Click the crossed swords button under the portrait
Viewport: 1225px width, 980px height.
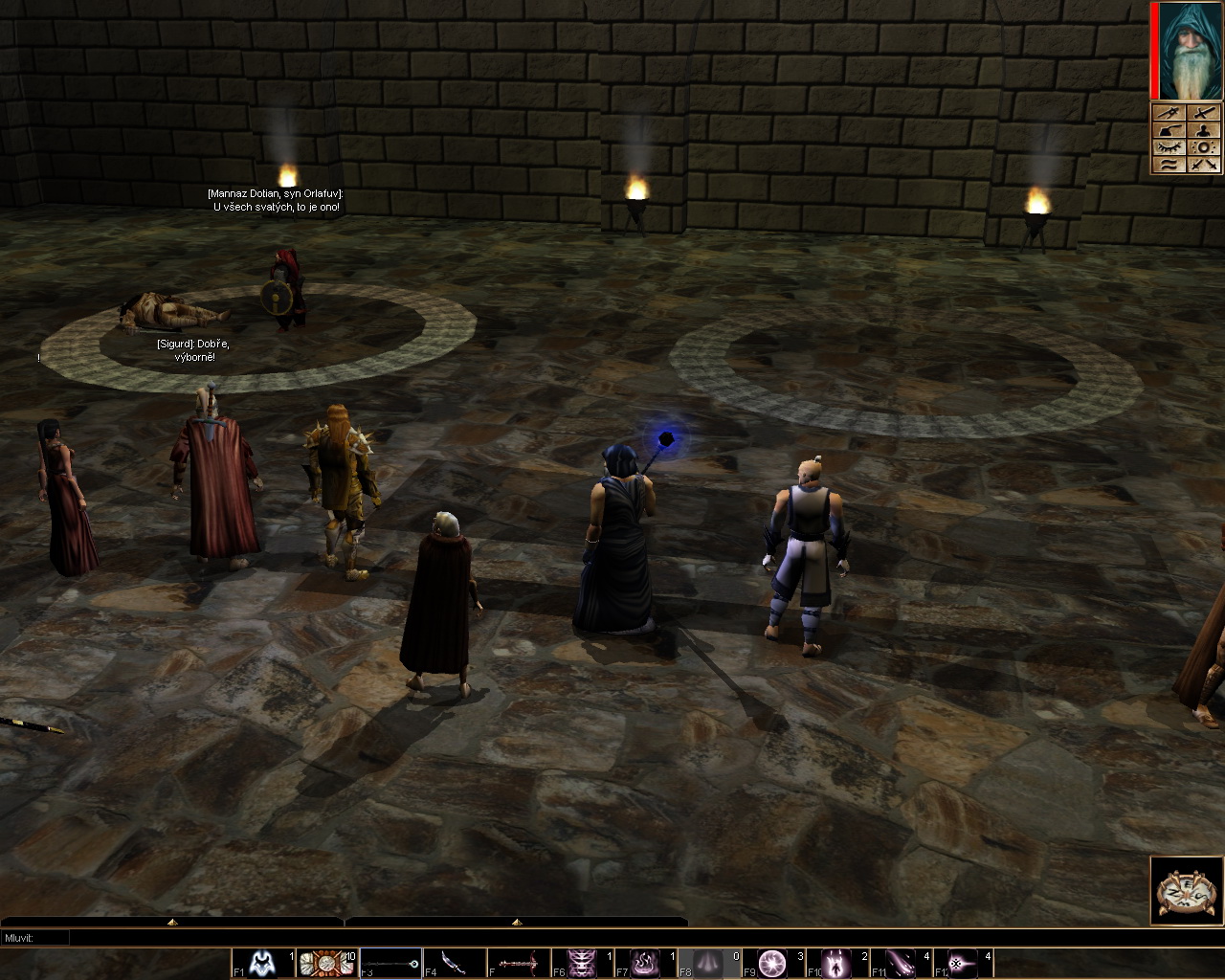pos(1204,165)
